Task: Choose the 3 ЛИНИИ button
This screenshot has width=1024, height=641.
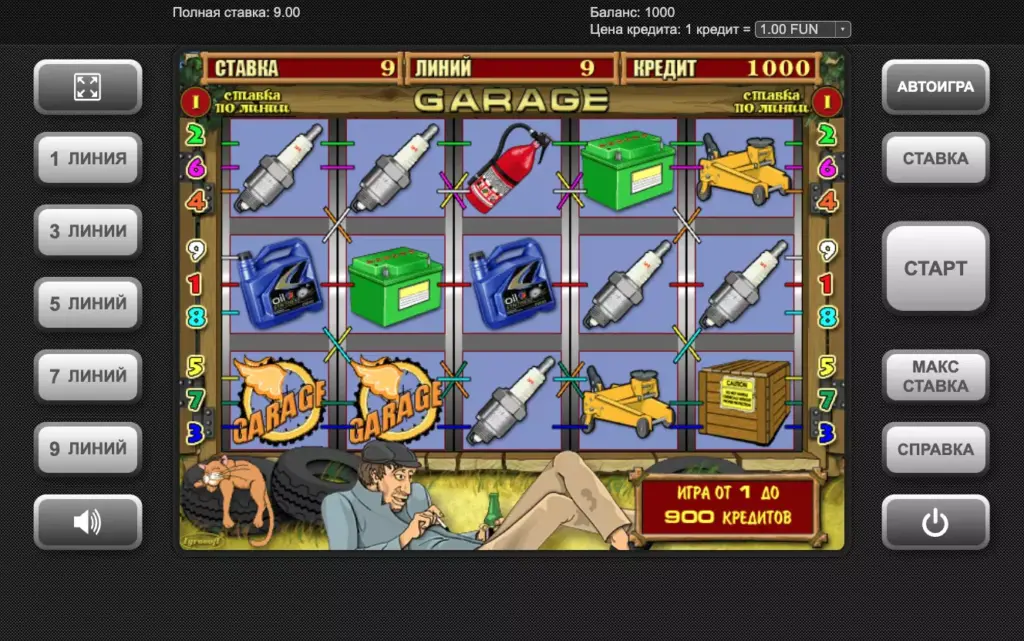Action: click(x=88, y=231)
